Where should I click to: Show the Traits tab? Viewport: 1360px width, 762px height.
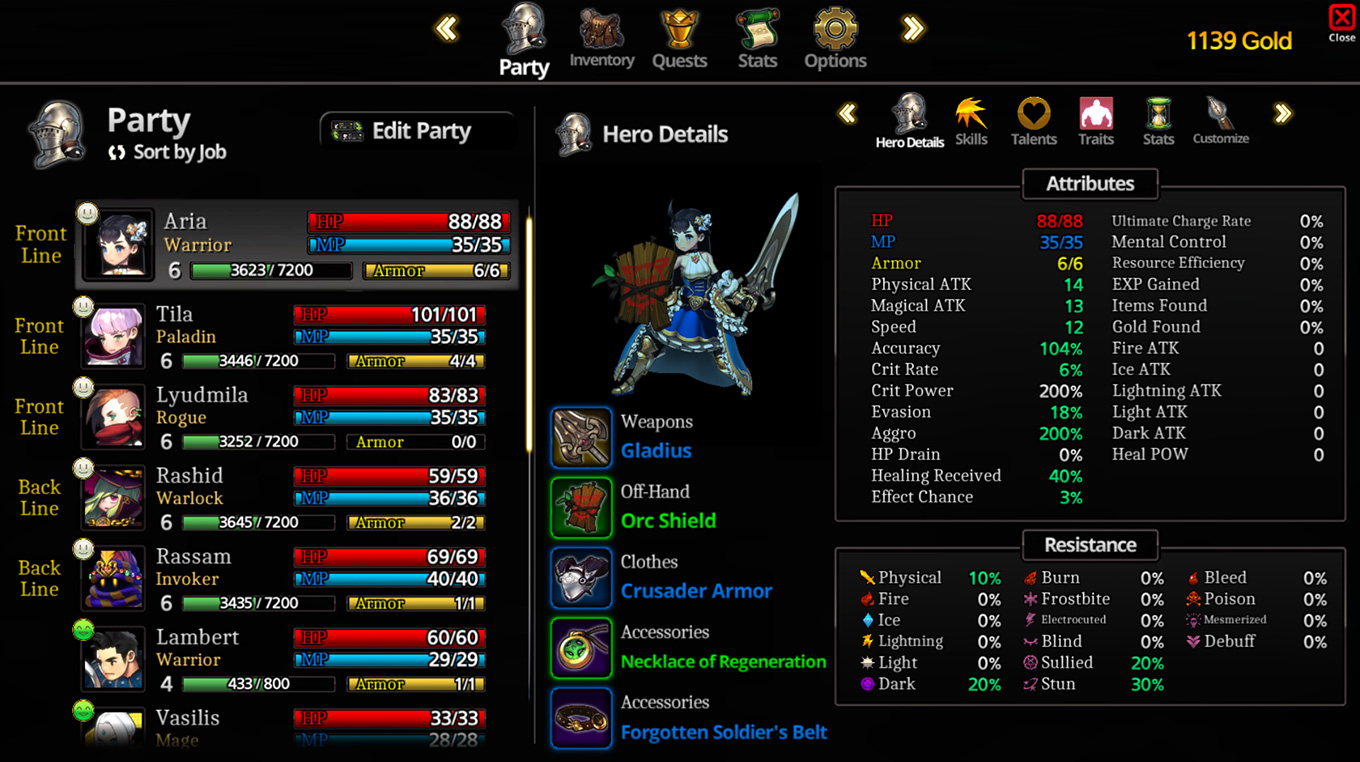tap(1096, 121)
